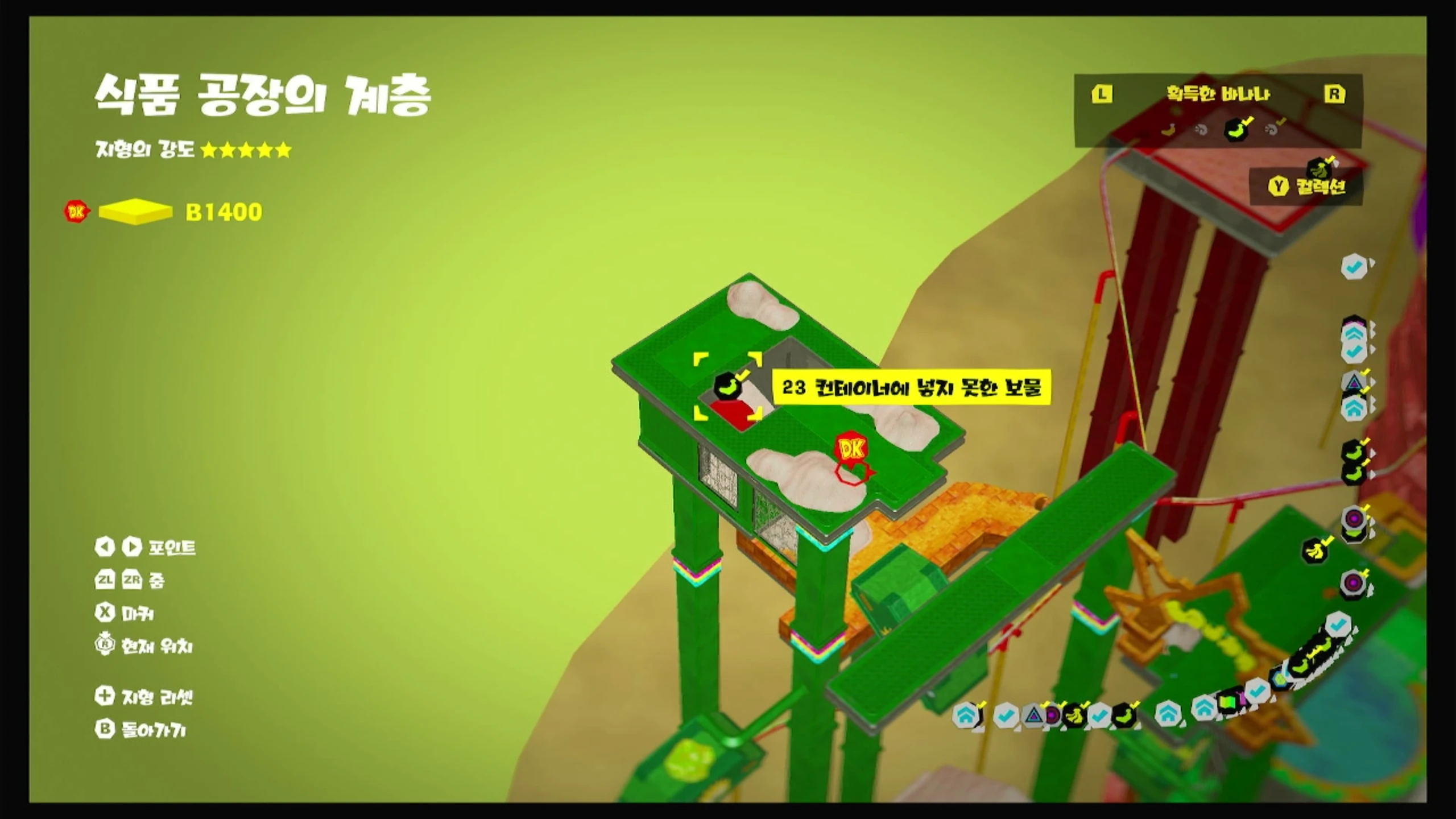Select the highlighted banana marker inside the yellow brackets
Image resolution: width=1456 pixels, height=819 pixels.
point(729,386)
